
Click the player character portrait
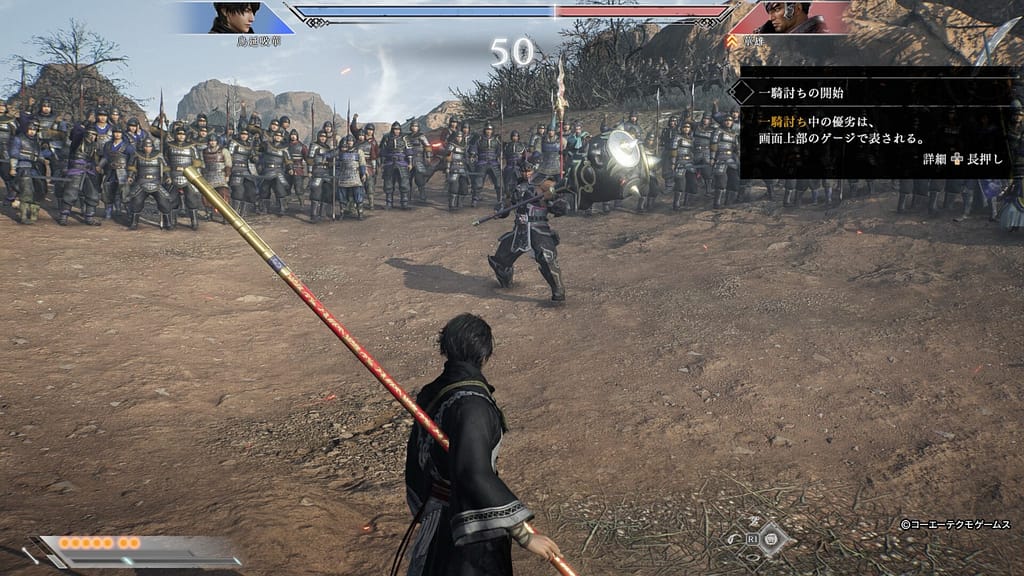coord(235,17)
